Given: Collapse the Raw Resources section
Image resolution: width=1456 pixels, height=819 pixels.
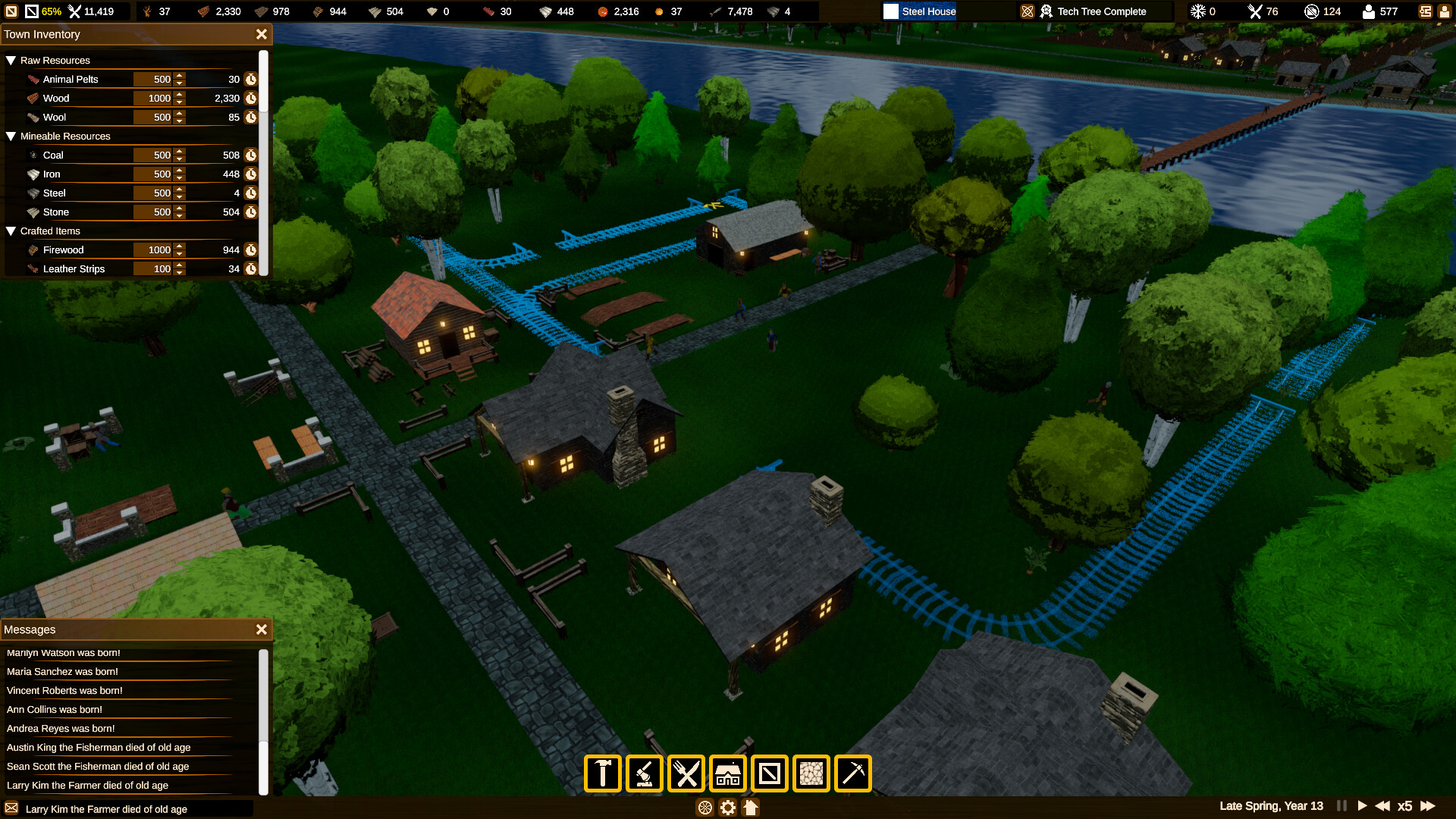Looking at the screenshot, I should [11, 60].
